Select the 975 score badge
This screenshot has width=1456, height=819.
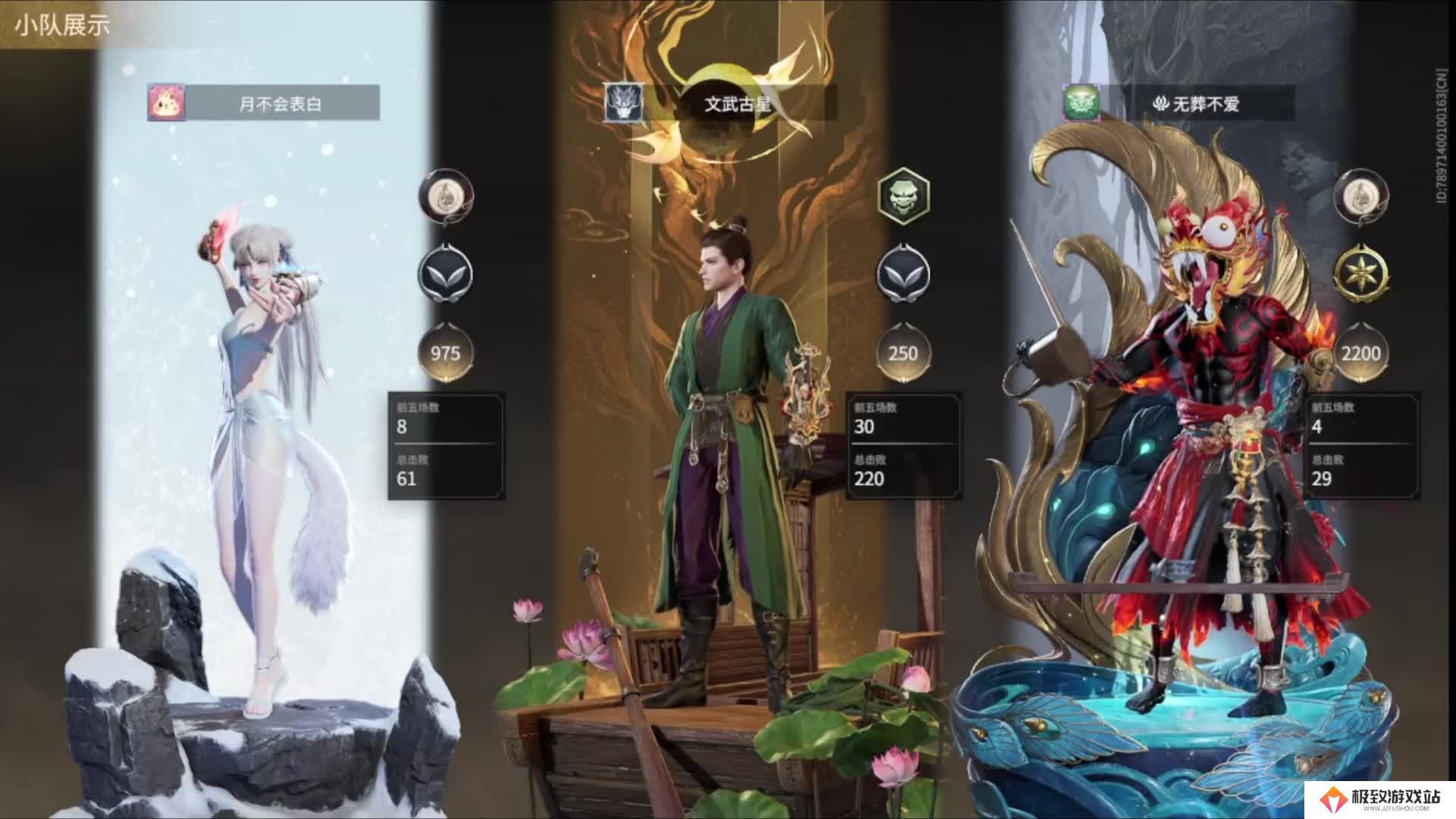[445, 353]
